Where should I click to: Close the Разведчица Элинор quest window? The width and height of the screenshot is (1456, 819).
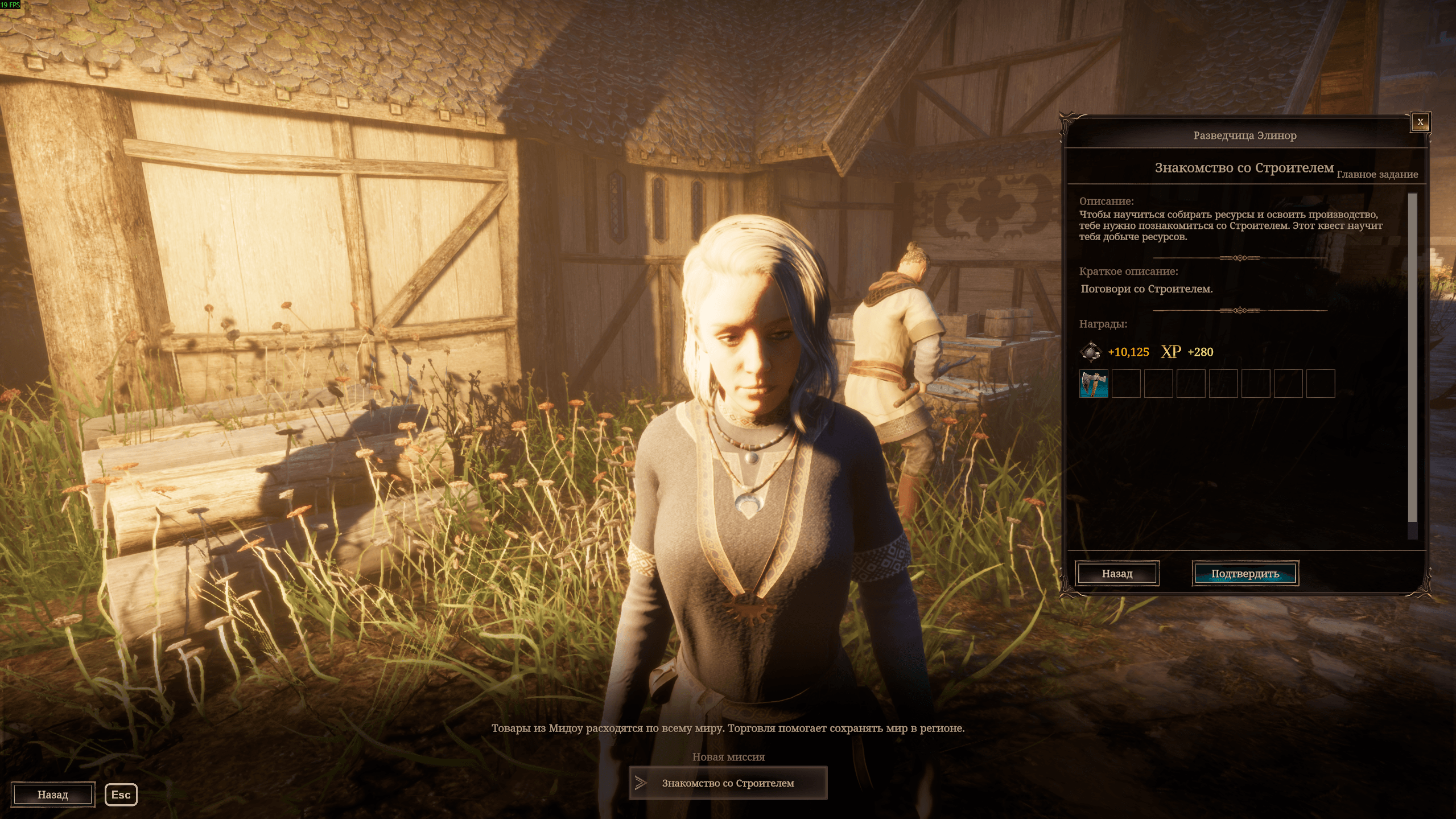tap(1420, 122)
